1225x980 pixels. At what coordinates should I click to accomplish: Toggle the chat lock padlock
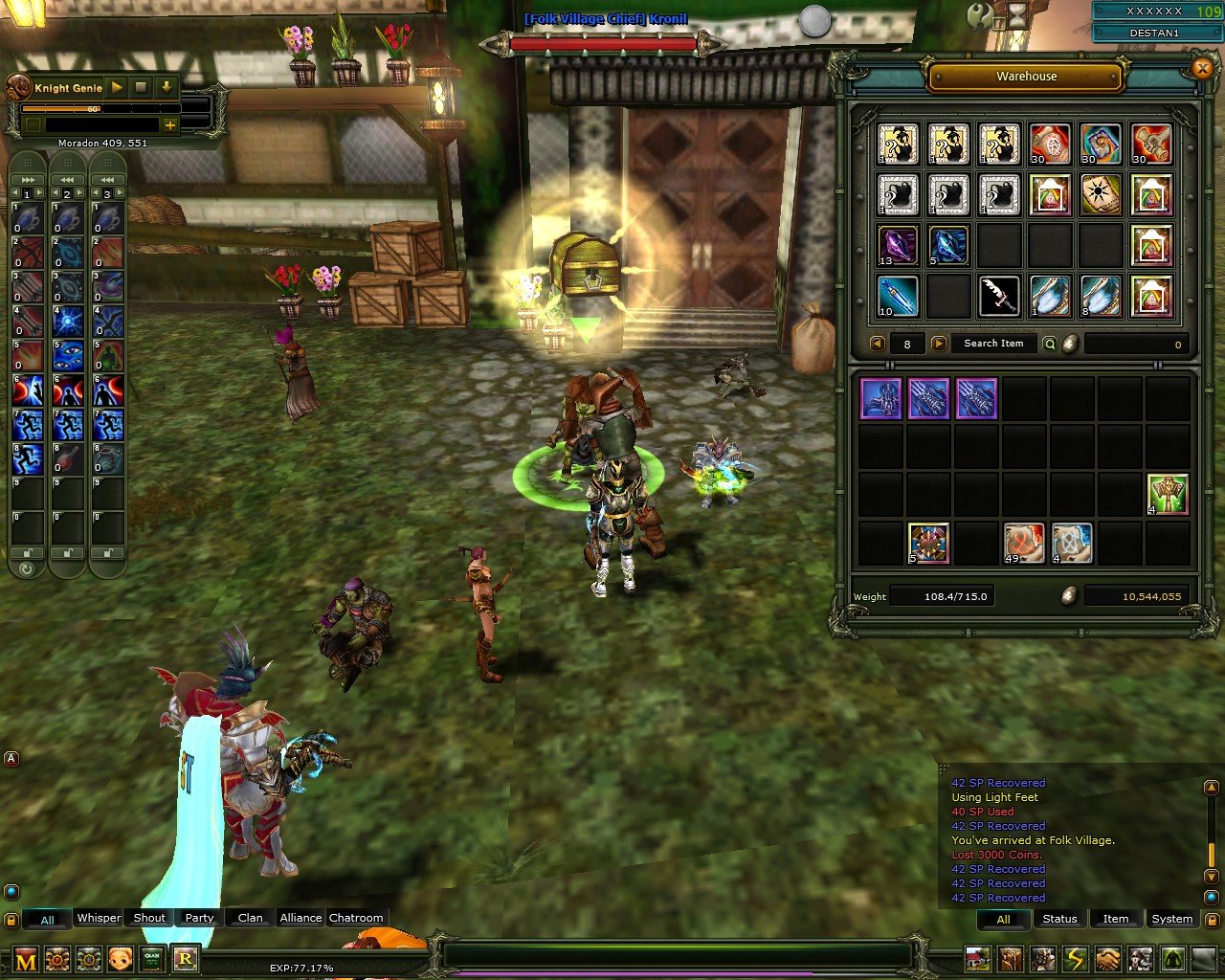pyautogui.click(x=10, y=918)
